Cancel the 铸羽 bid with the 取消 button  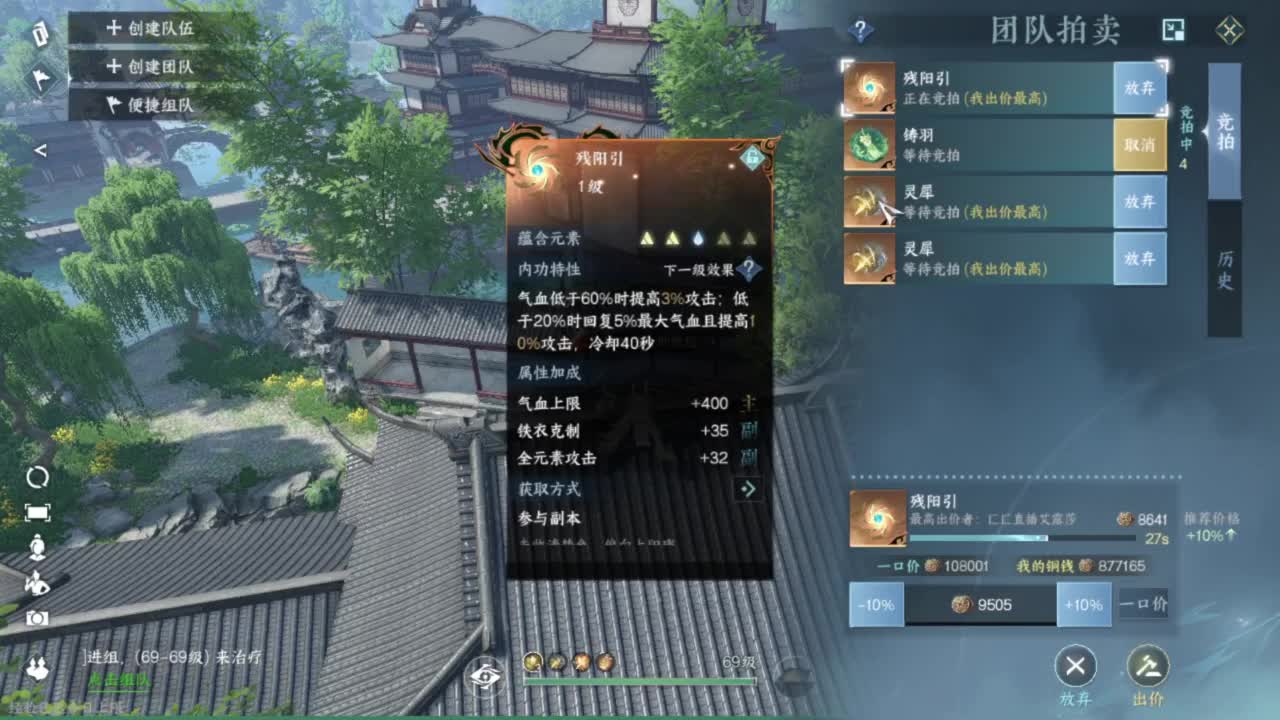point(1140,145)
